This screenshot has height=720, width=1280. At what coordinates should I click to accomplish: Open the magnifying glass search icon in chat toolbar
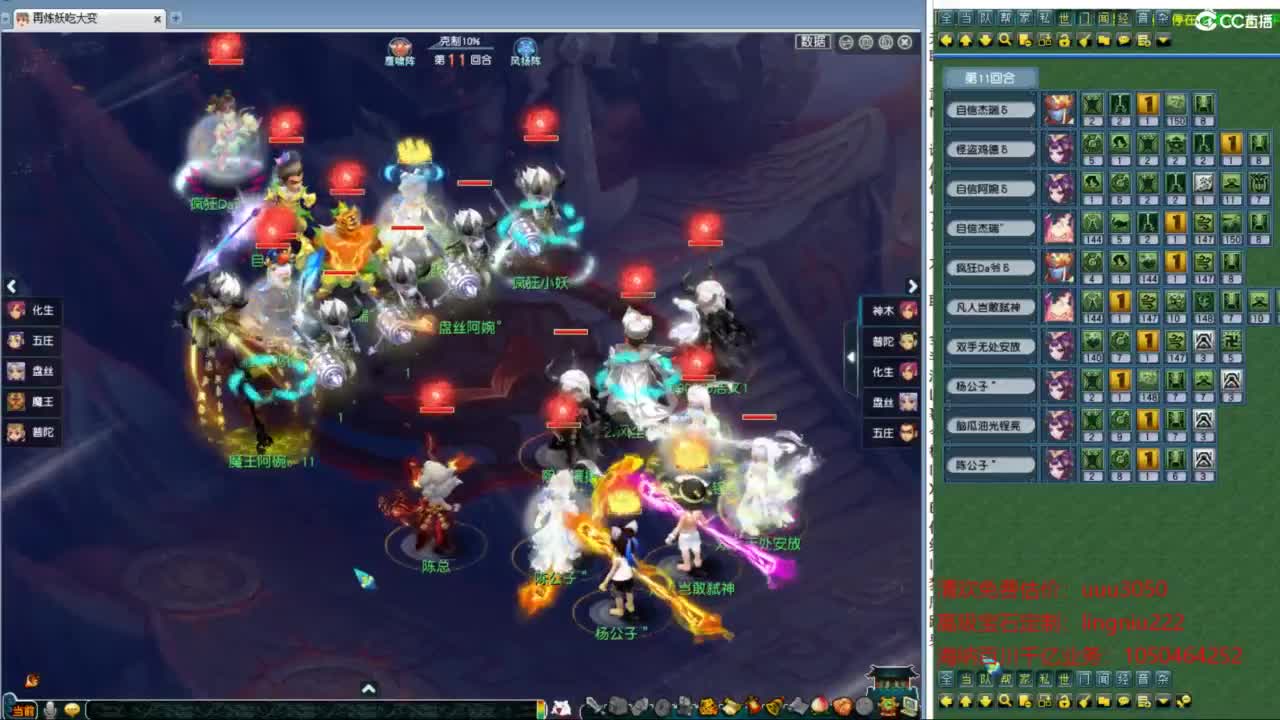pyautogui.click(x=1006, y=41)
